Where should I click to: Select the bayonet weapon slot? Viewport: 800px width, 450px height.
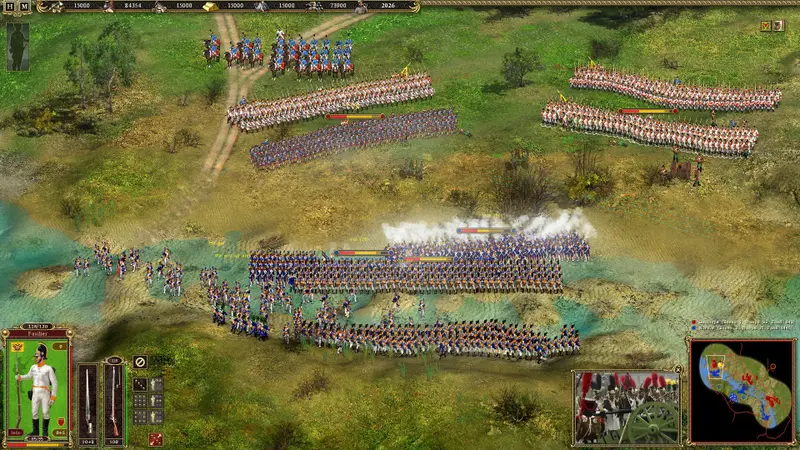pos(89,399)
